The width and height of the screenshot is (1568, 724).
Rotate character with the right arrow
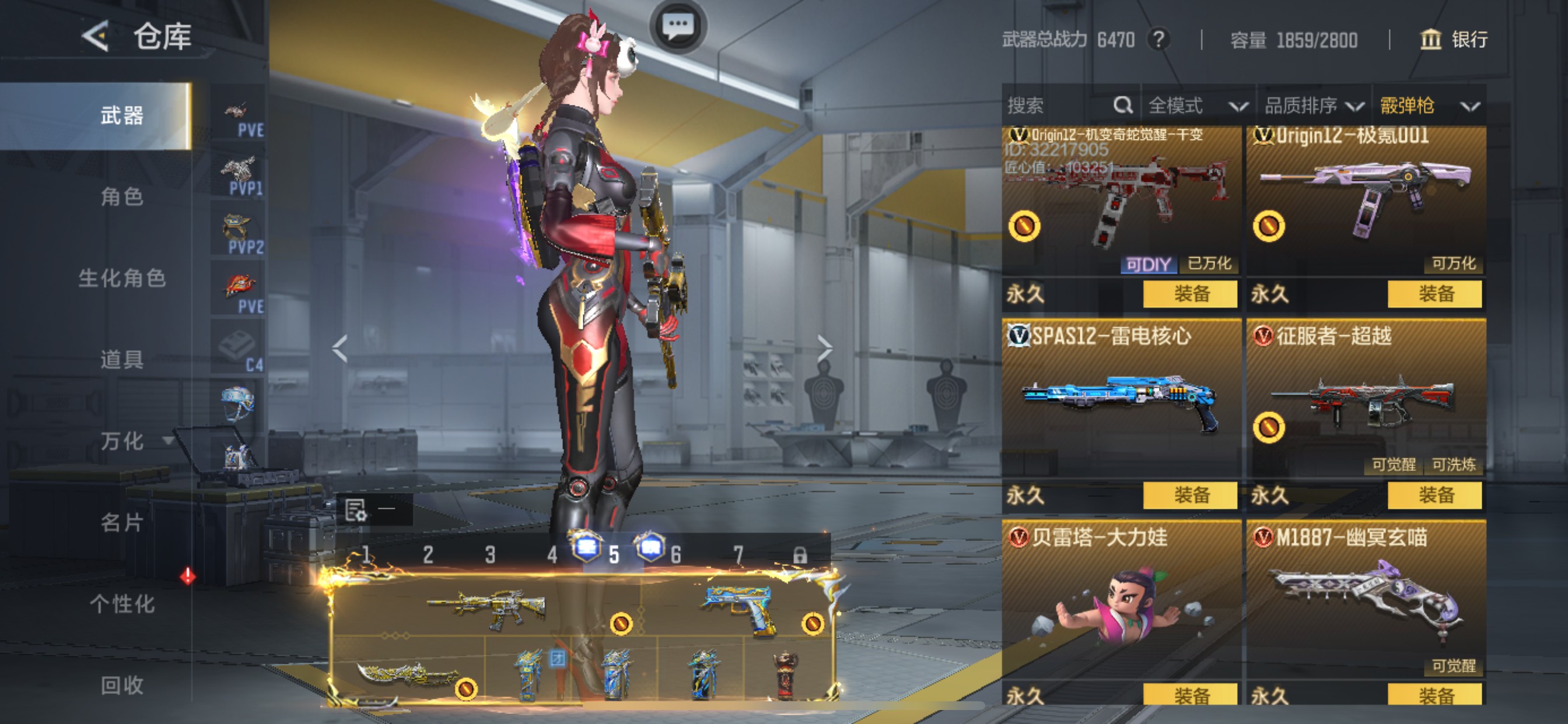824,349
